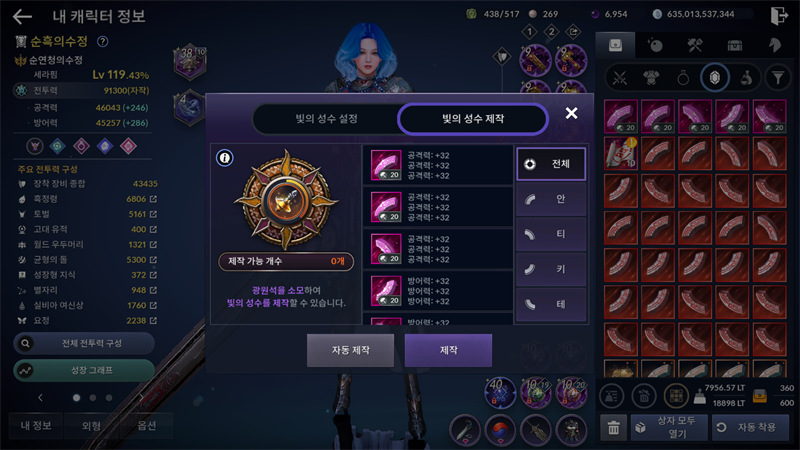Open the inventory filter funnel icon
The height and width of the screenshot is (450, 800).
(777, 77)
